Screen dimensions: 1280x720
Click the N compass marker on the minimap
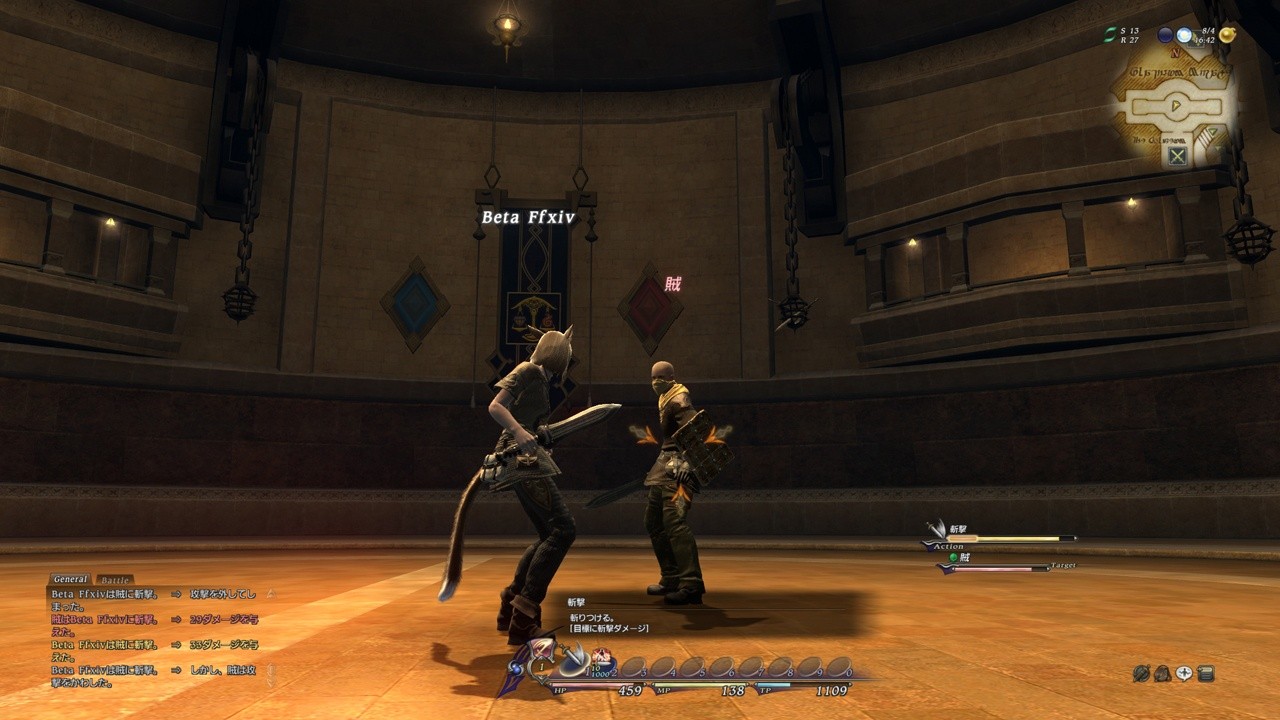point(1176,53)
